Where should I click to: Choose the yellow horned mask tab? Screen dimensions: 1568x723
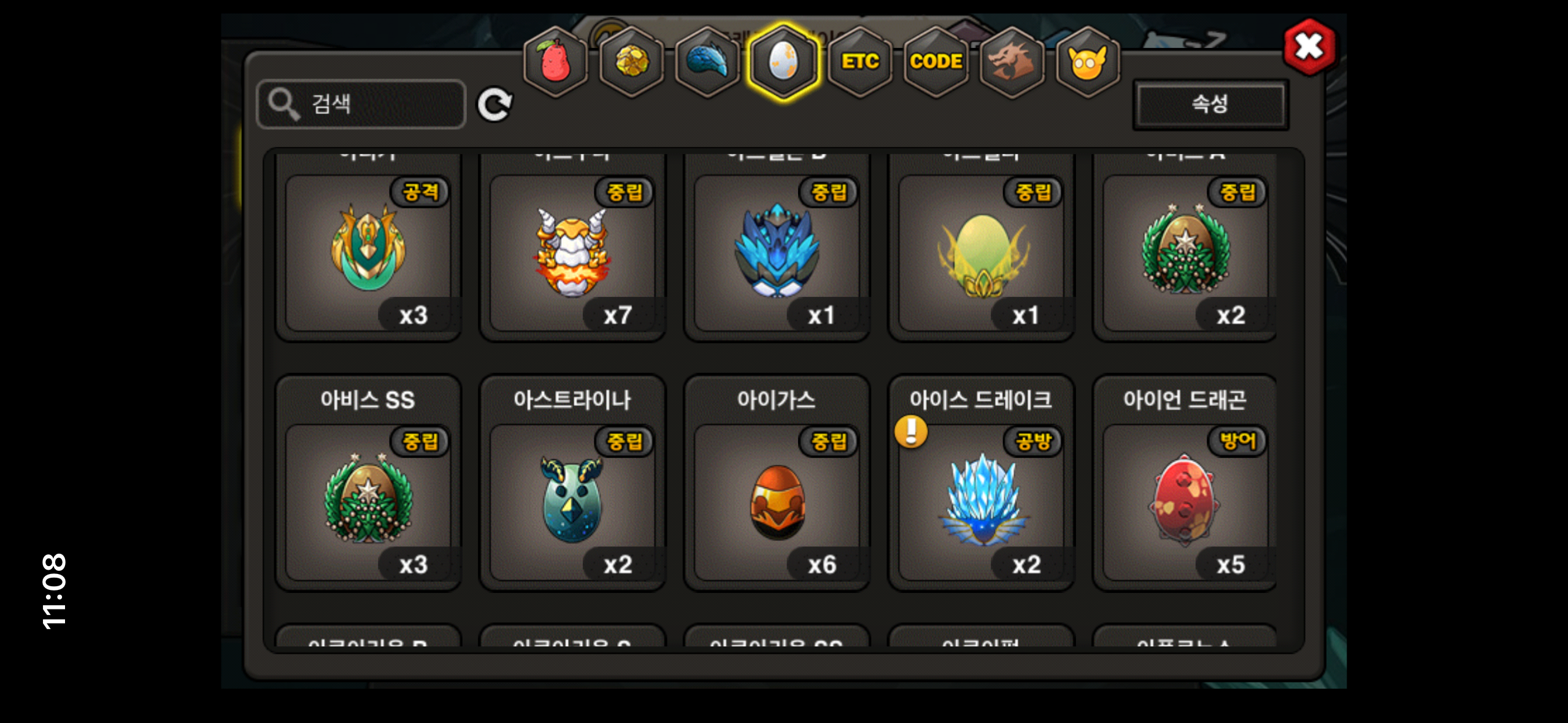pos(1088,62)
